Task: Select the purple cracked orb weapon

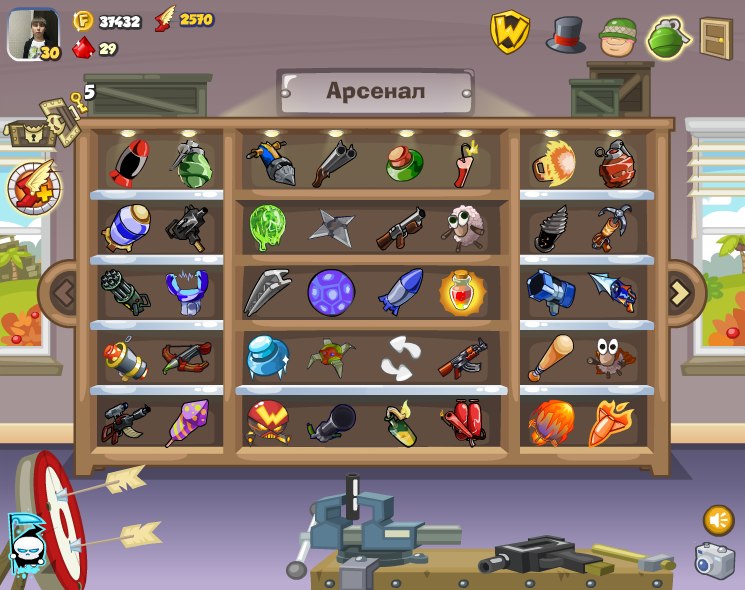Action: [x=330, y=292]
